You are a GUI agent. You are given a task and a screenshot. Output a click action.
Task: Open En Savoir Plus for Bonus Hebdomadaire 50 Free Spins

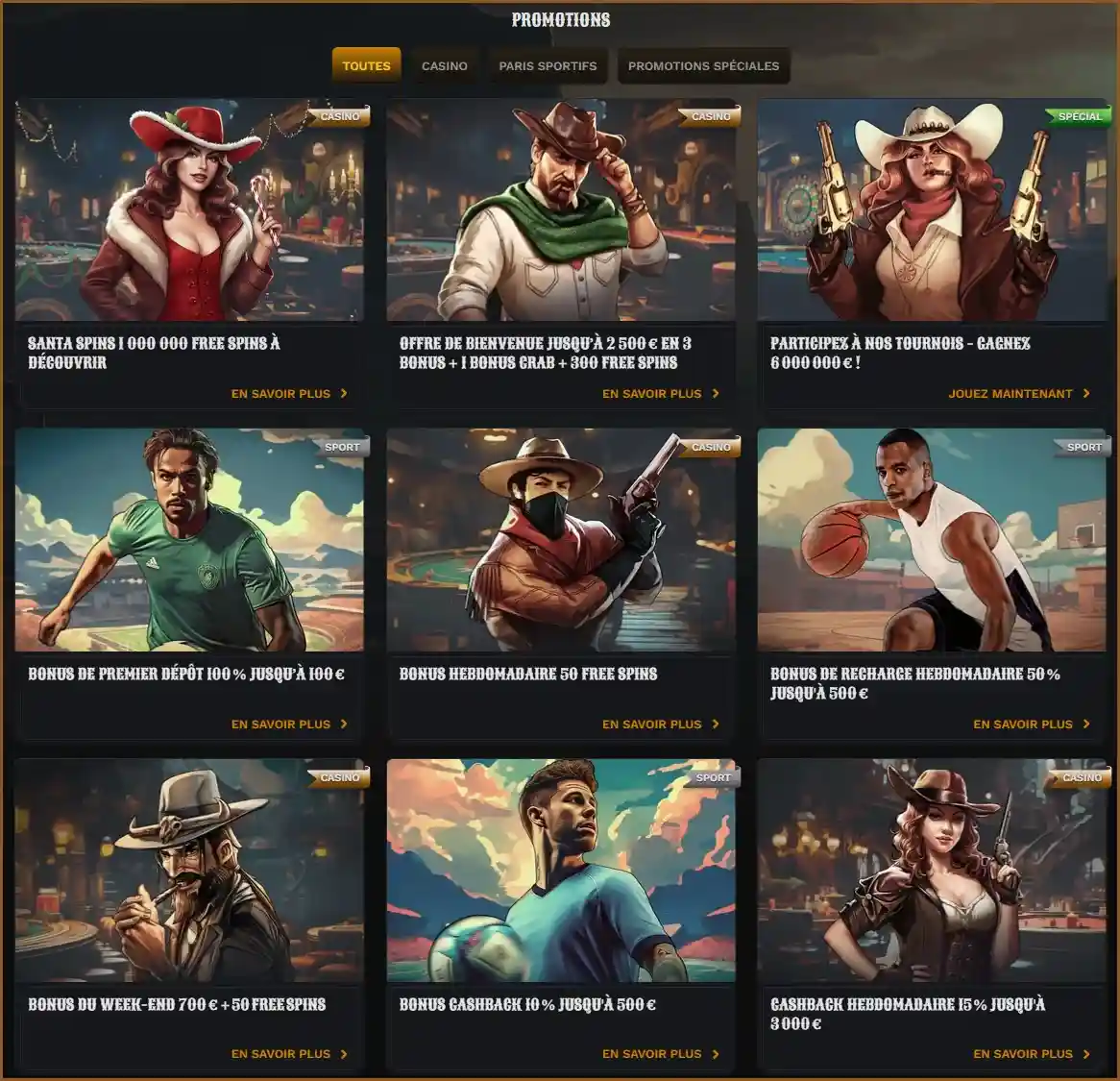pyautogui.click(x=661, y=724)
